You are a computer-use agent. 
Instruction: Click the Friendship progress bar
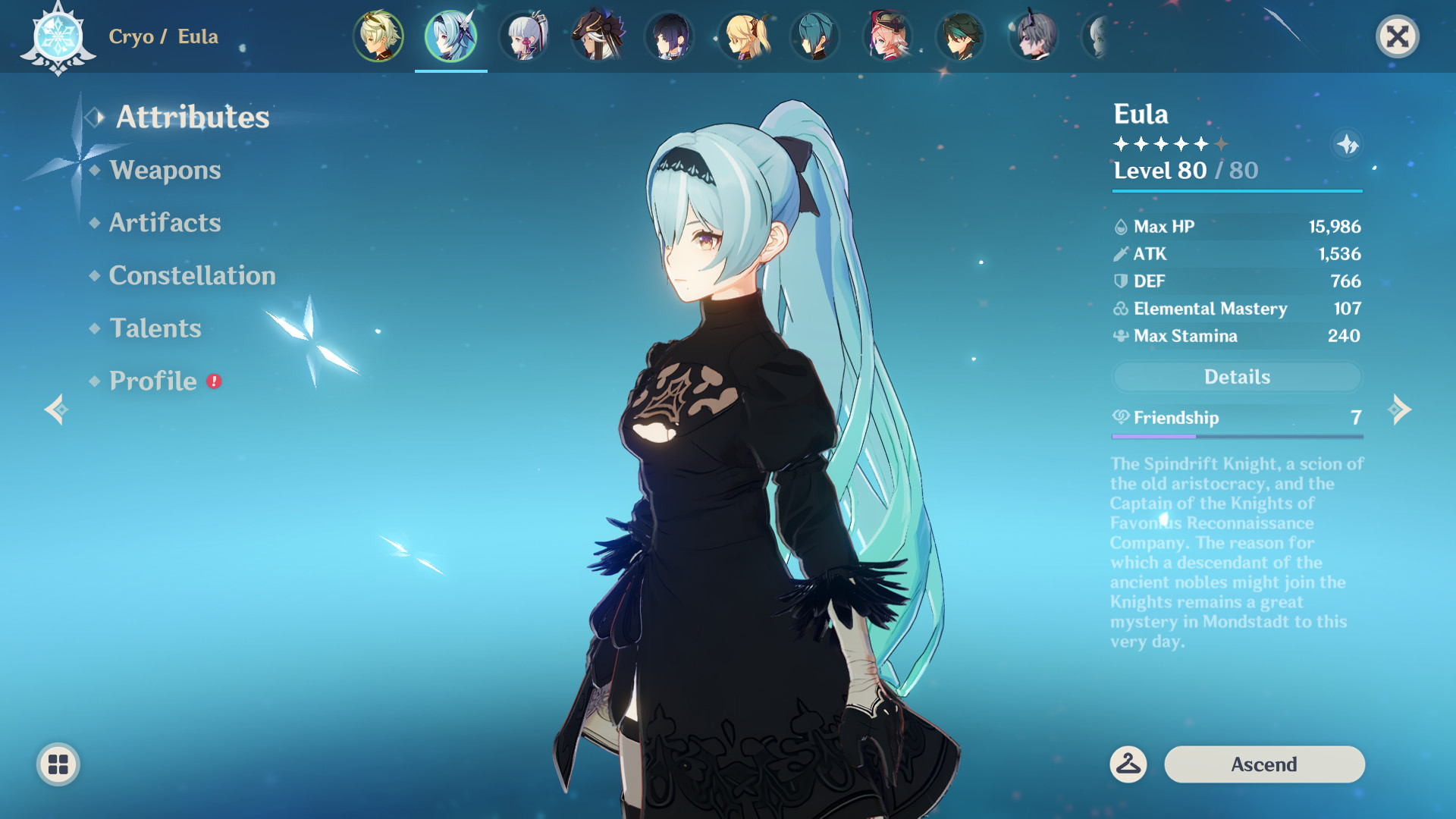pos(1237,438)
